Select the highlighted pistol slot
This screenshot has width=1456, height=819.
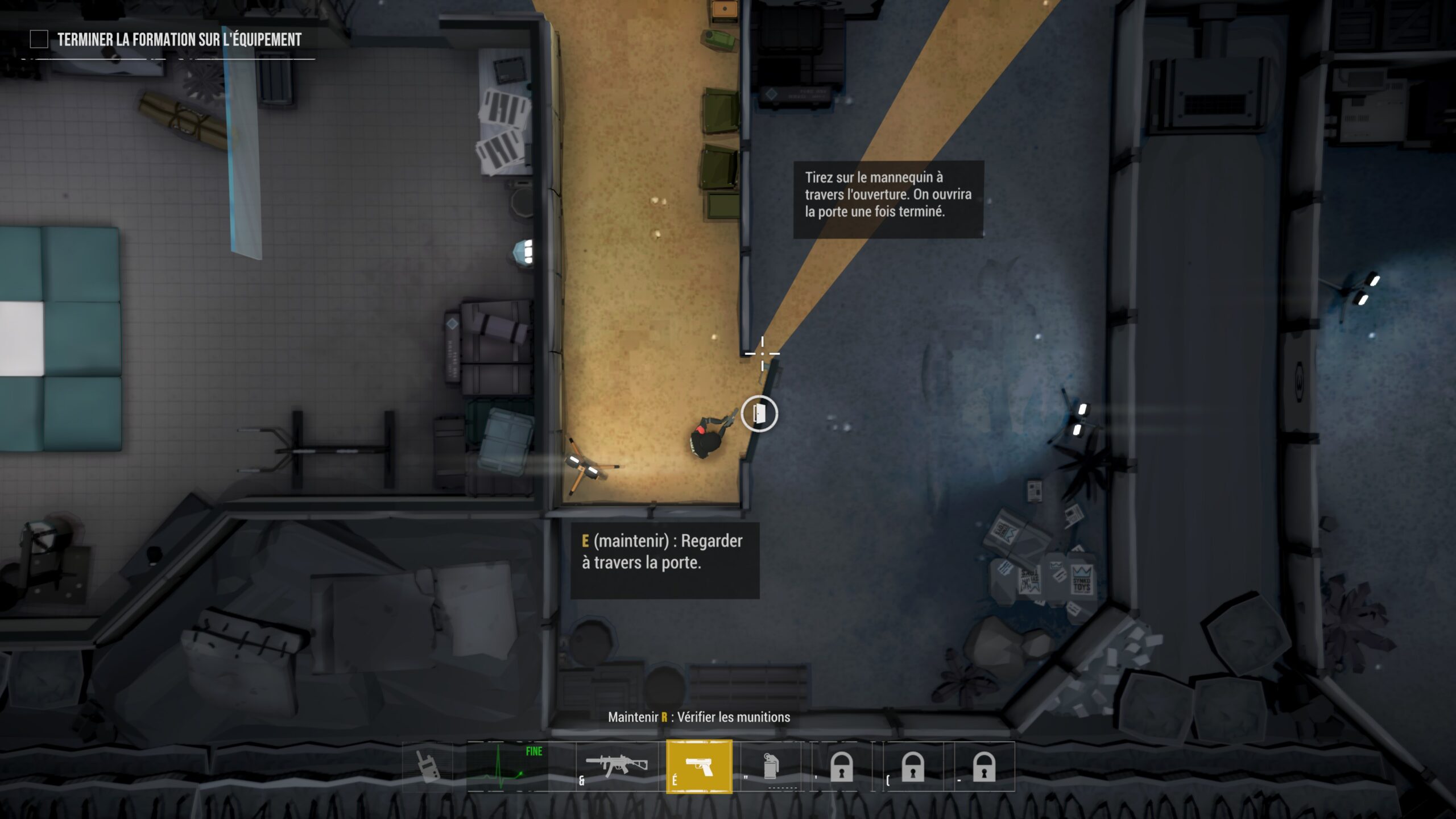[699, 766]
